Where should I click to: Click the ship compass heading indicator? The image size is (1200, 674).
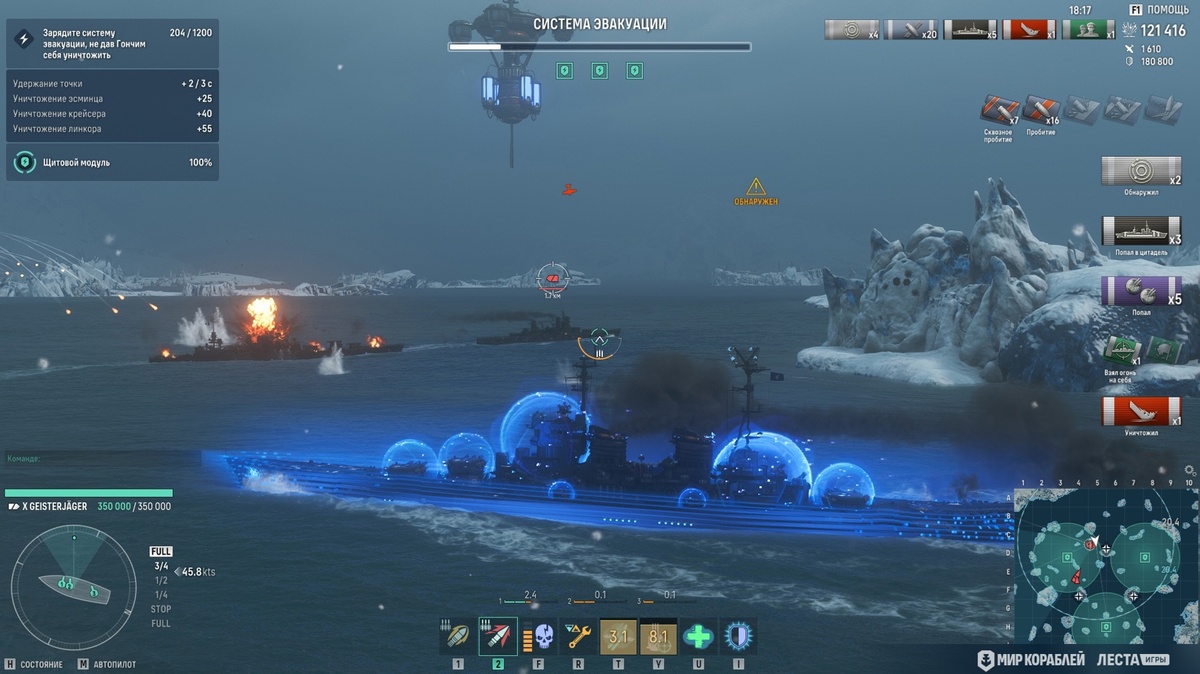coord(74,582)
